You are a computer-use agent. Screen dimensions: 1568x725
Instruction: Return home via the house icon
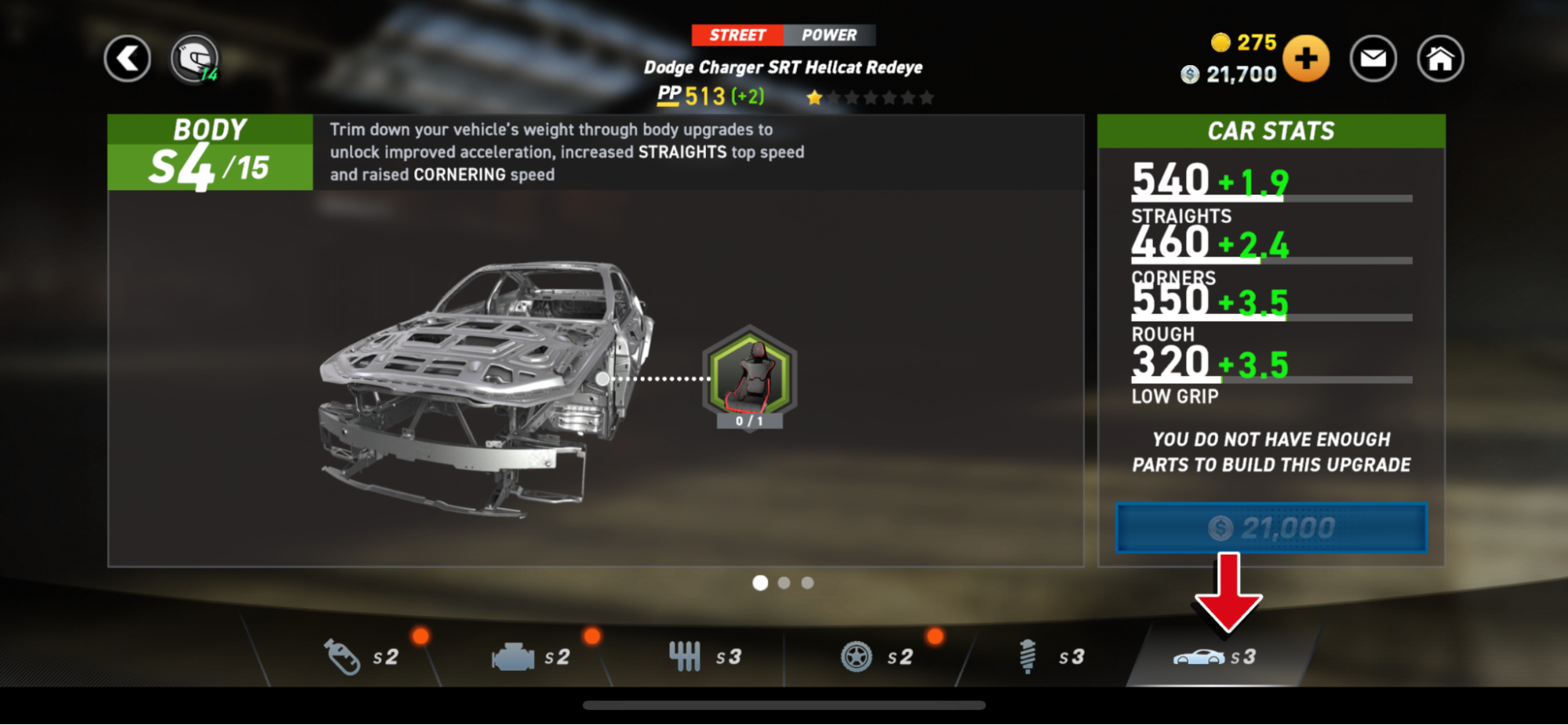(x=1439, y=58)
